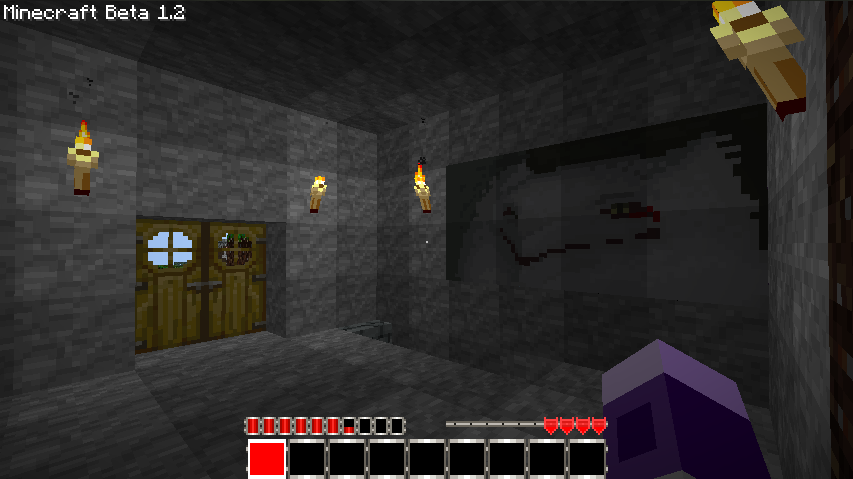Select the red hotbar slot
Screen dimensions: 853x479
267,459
